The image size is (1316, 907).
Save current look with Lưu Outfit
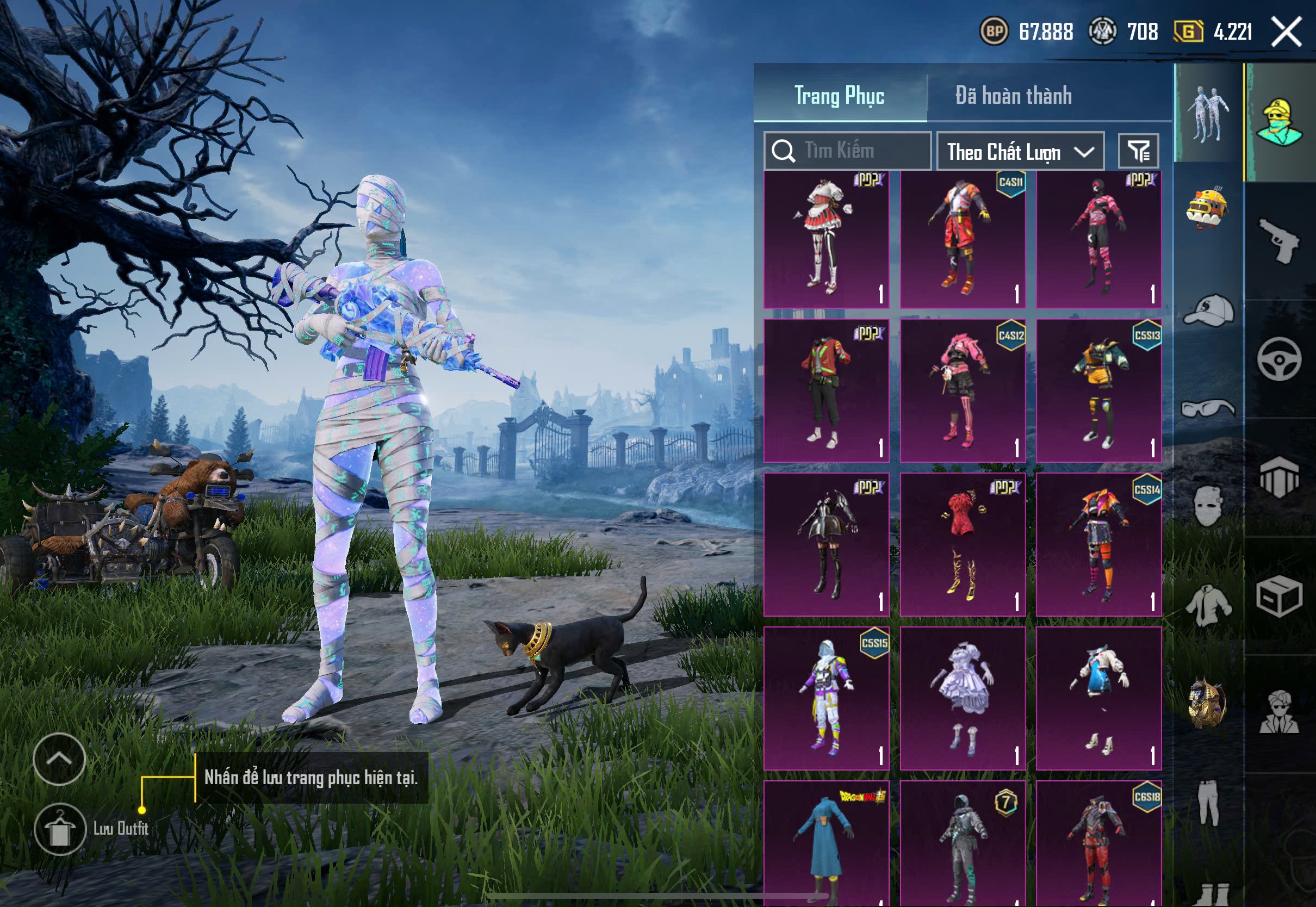pos(60,829)
